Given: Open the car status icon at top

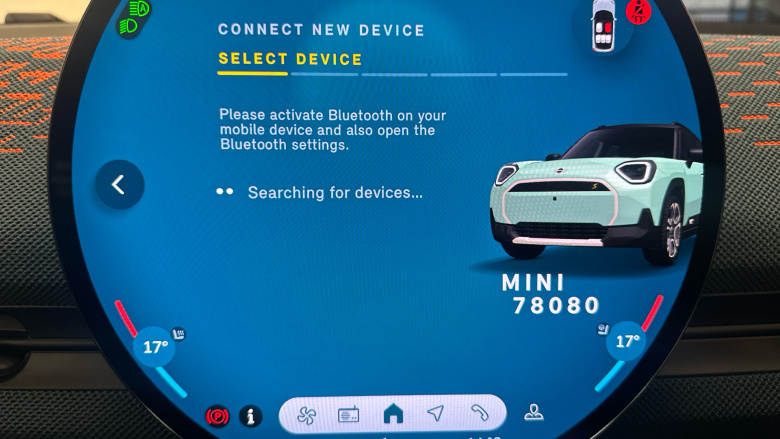Looking at the screenshot, I should 603,26.
